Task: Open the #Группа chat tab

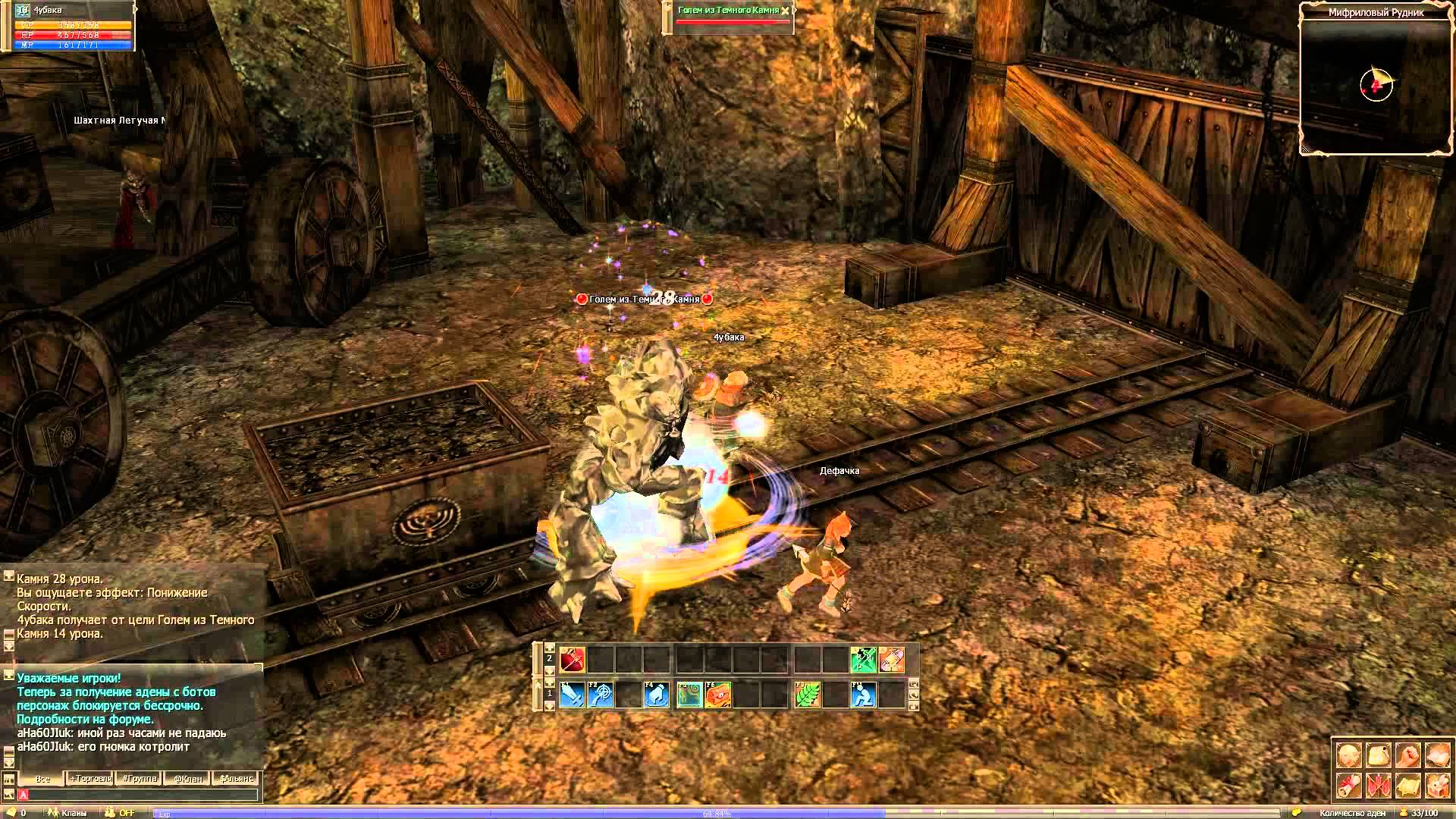Action: click(x=140, y=779)
